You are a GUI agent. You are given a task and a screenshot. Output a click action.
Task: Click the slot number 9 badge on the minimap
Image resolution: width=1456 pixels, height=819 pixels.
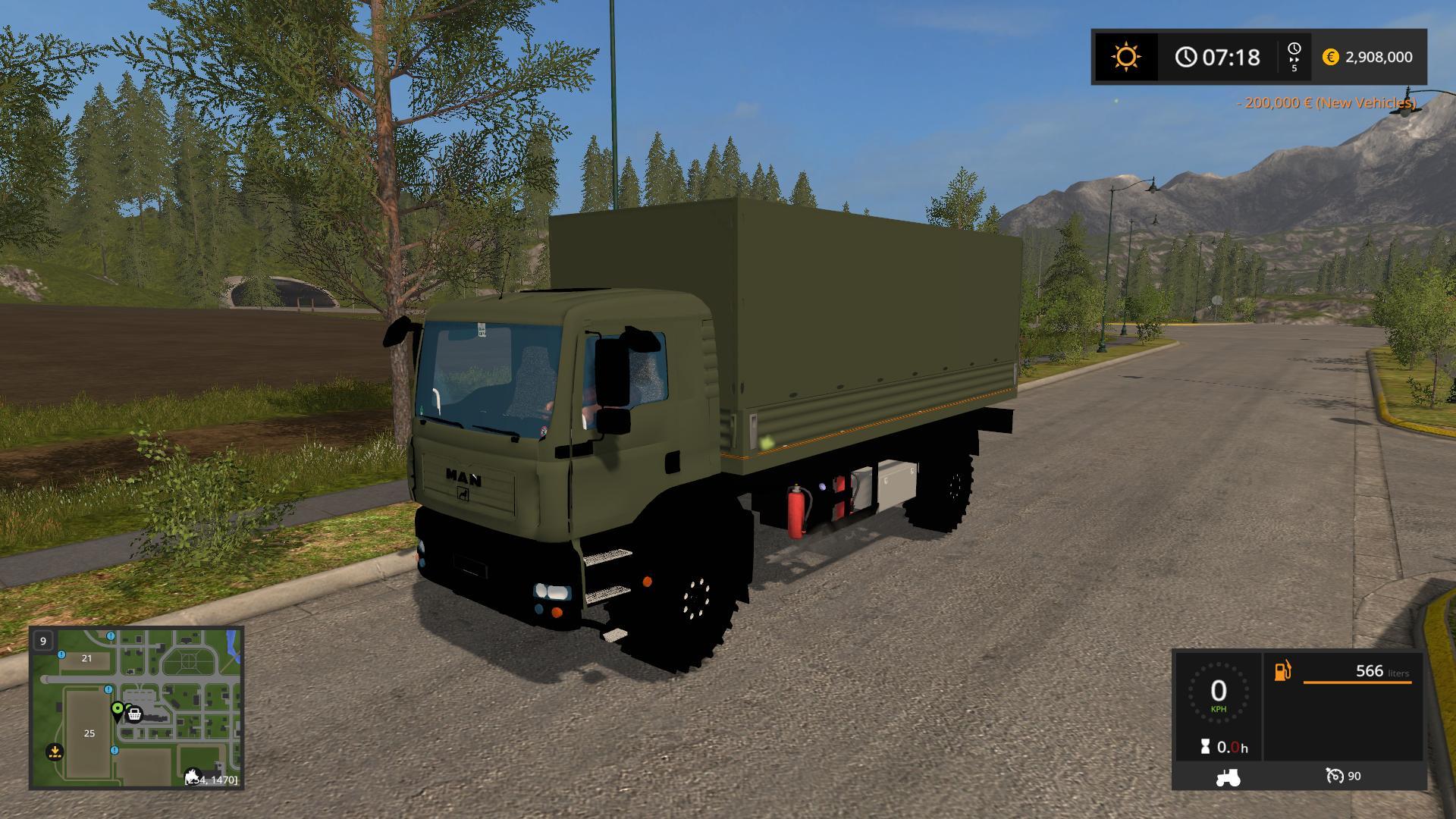pos(43,642)
